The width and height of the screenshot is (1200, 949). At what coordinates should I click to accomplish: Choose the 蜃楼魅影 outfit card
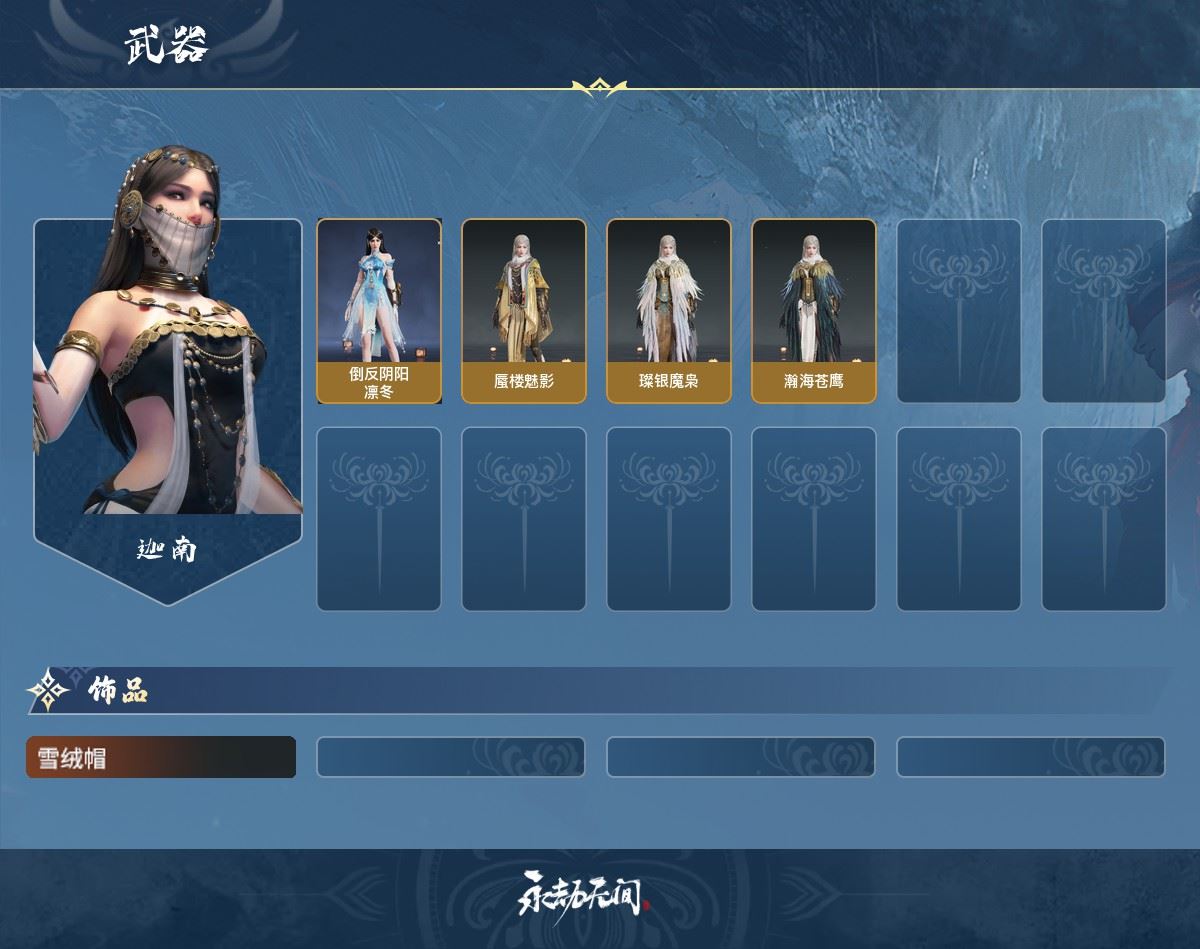pos(523,311)
